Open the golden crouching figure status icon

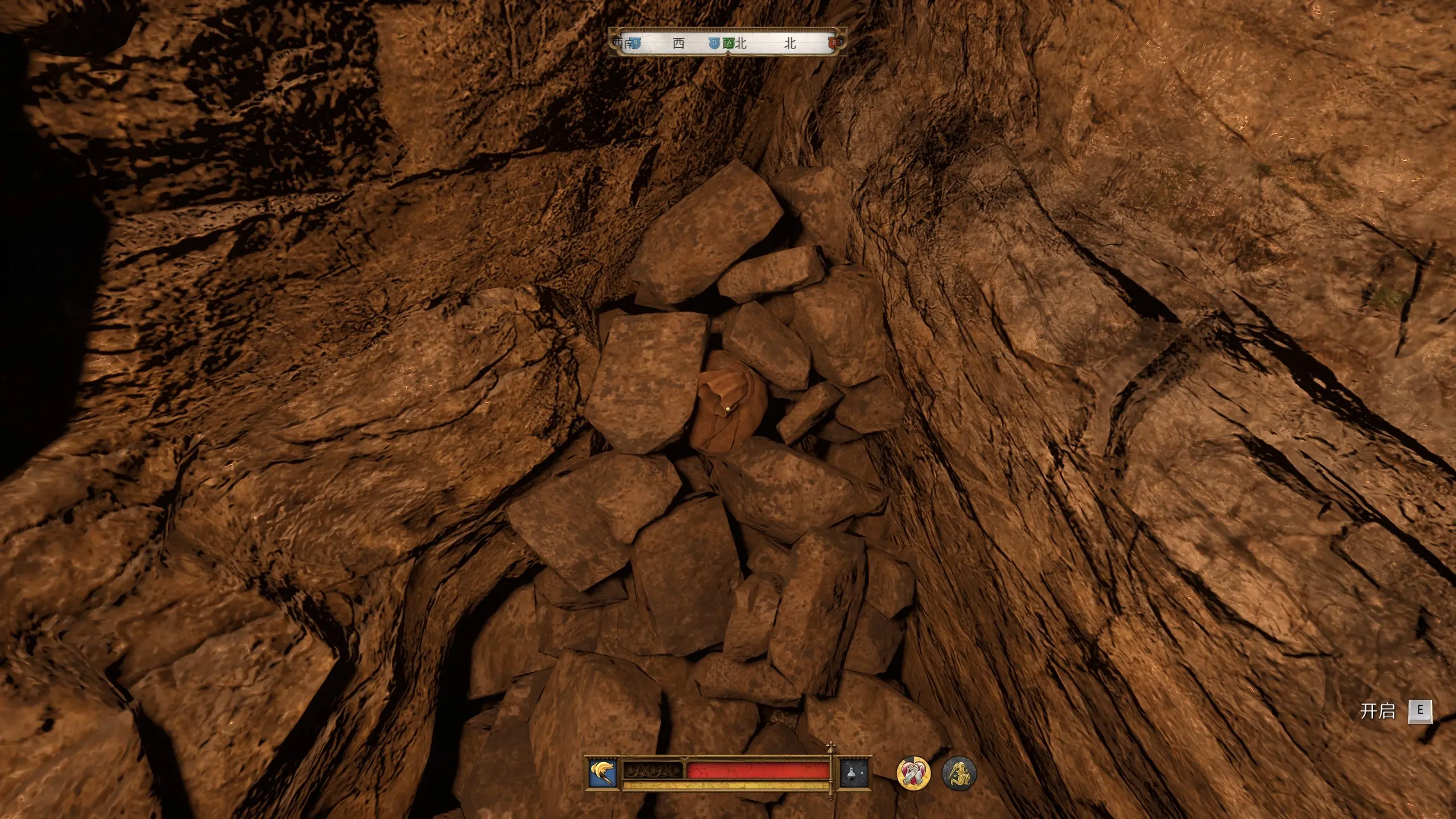(959, 773)
